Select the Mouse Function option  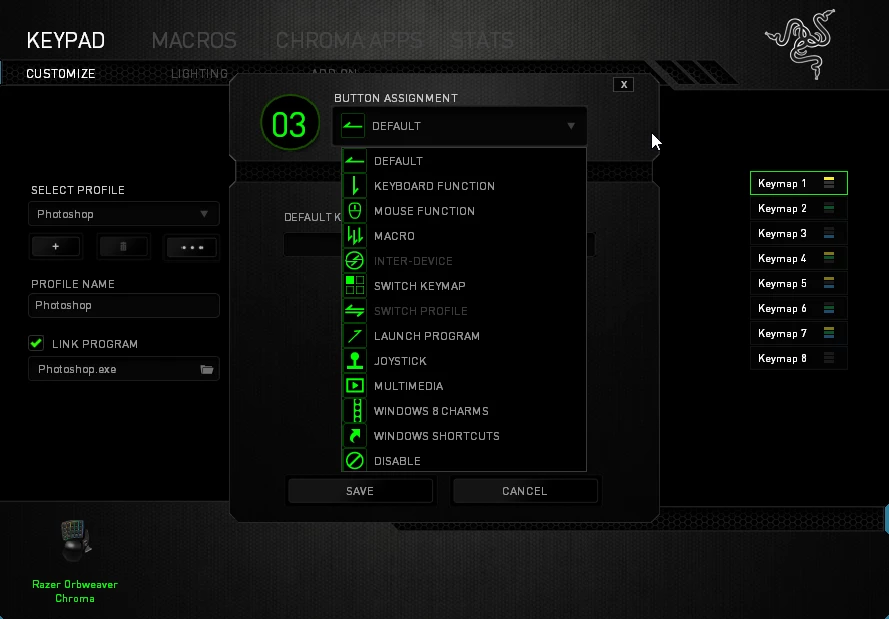[x=424, y=211]
